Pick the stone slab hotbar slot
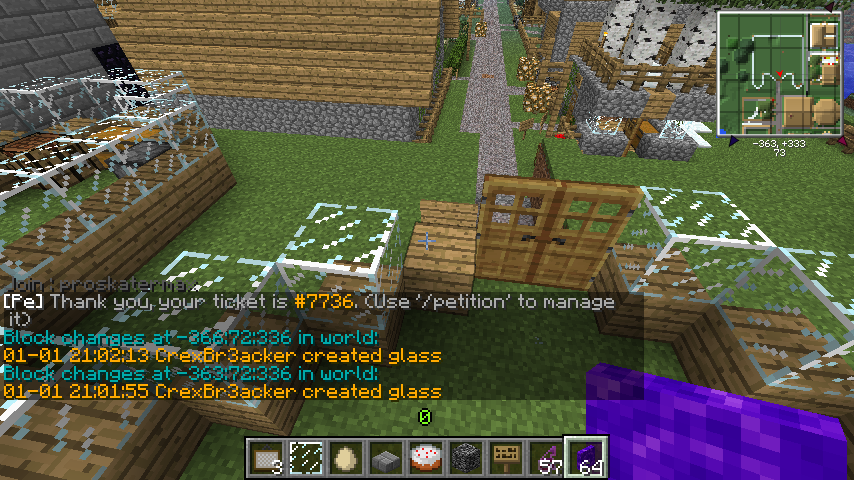 (x=386, y=459)
